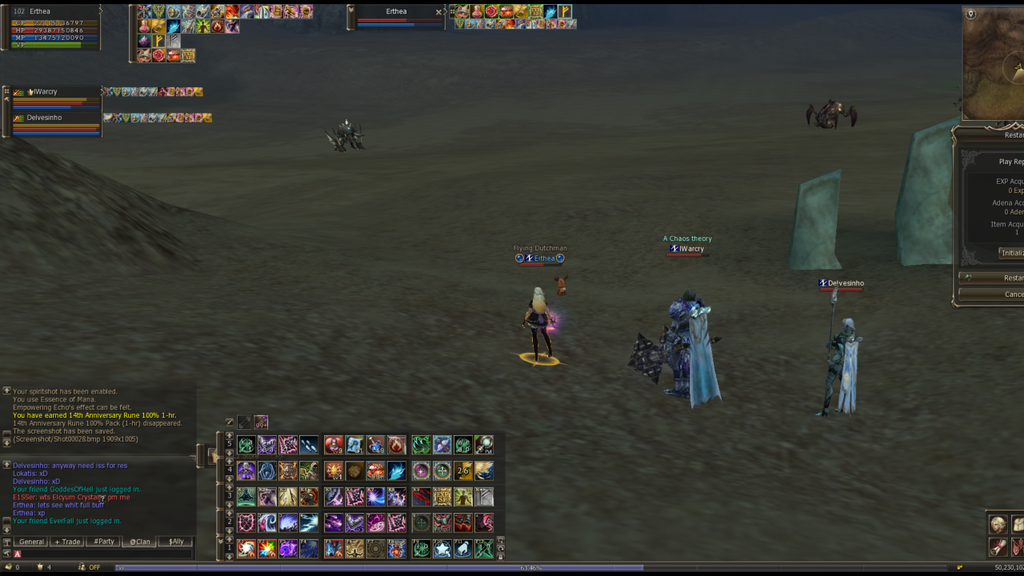Use the purple item slot above hotbar
This screenshot has width=1024, height=576.
tap(261, 422)
